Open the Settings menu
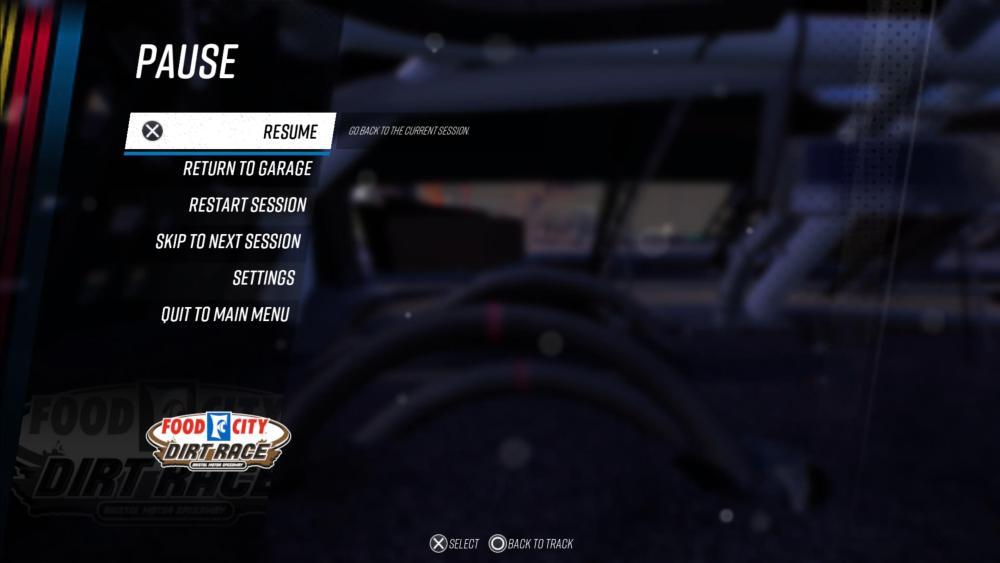Image resolution: width=1000 pixels, height=563 pixels. (x=263, y=278)
